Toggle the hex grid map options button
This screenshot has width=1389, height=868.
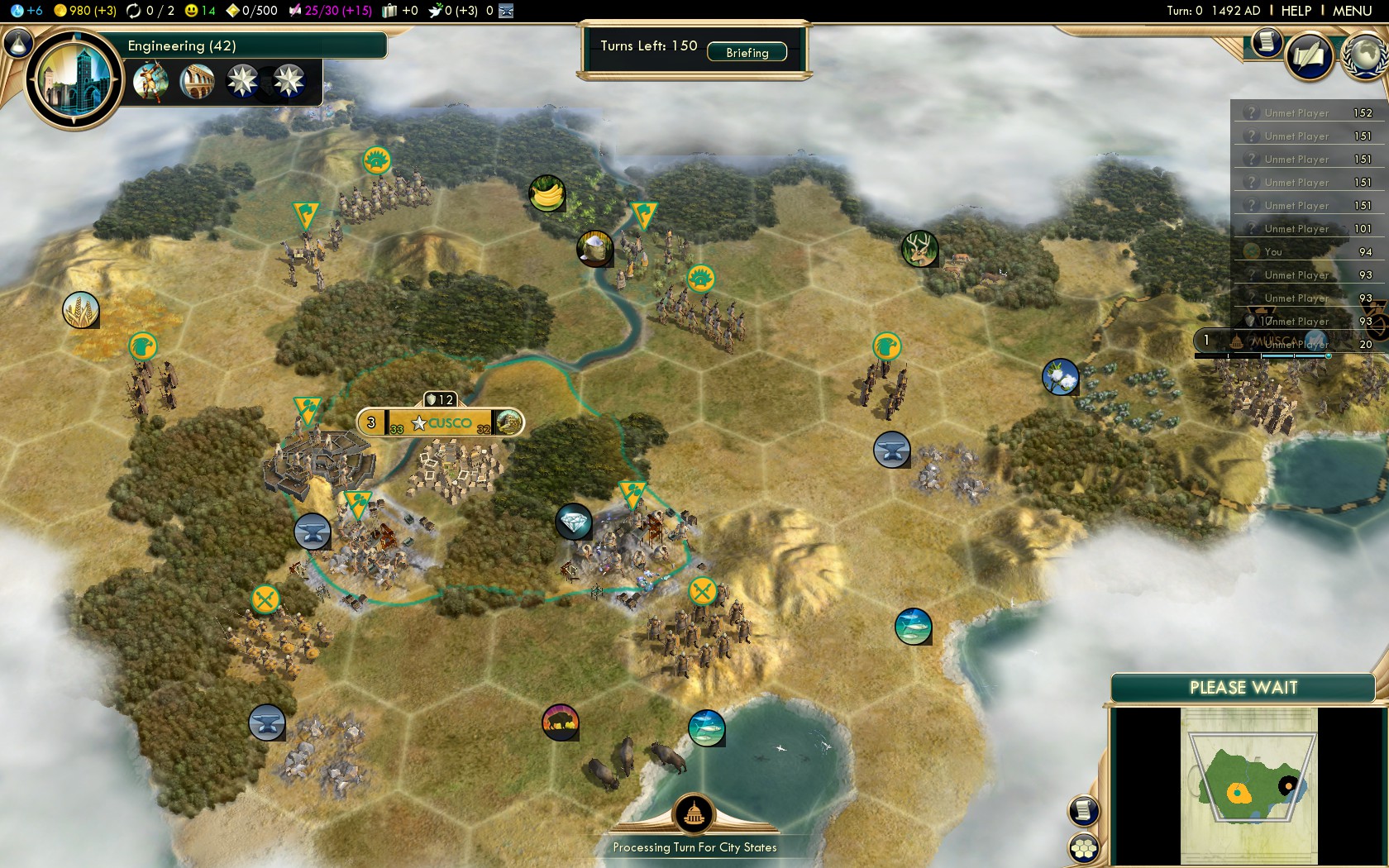click(x=1083, y=847)
